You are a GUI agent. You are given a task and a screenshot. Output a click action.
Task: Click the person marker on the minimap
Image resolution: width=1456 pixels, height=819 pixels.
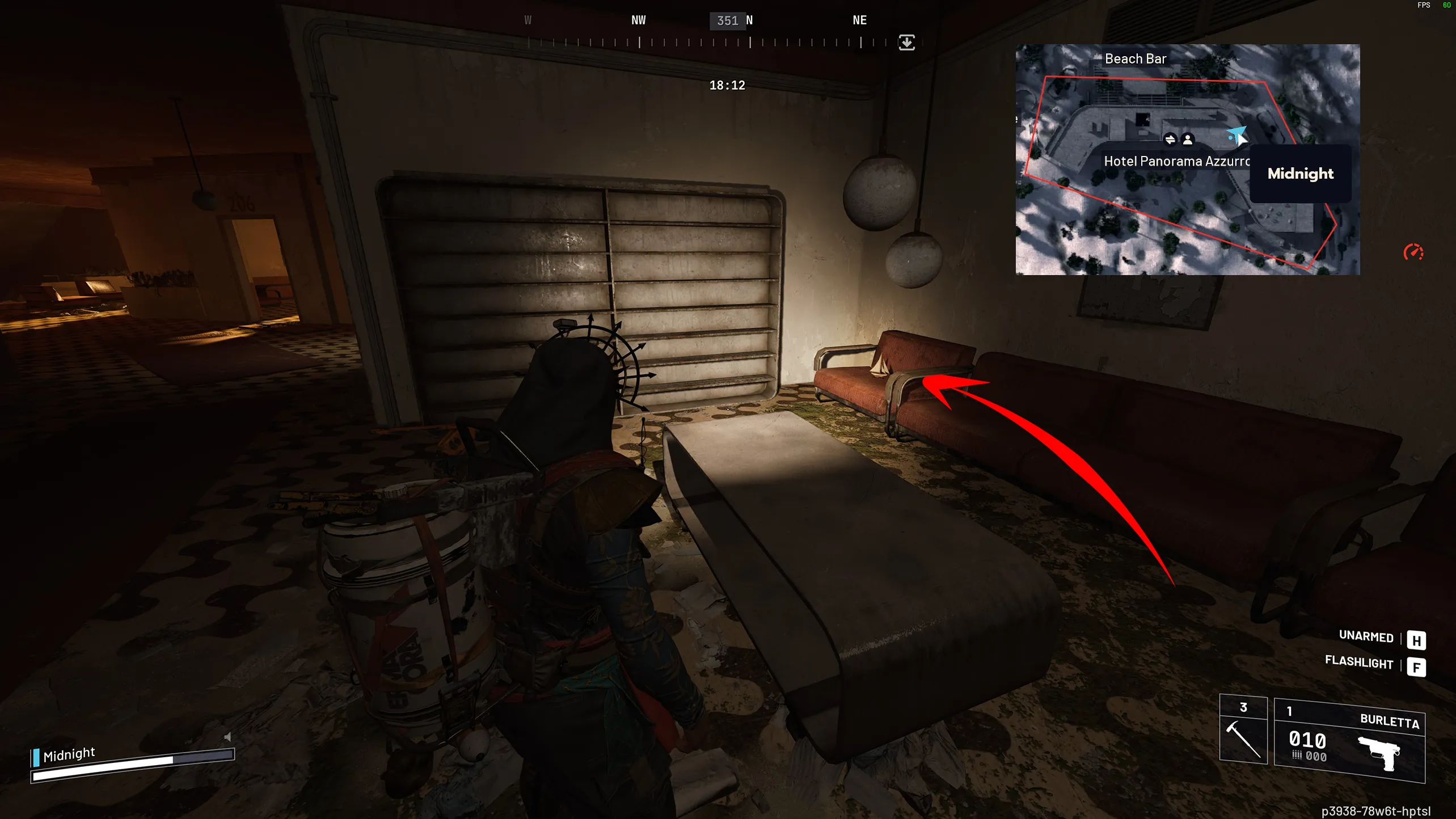1188,139
